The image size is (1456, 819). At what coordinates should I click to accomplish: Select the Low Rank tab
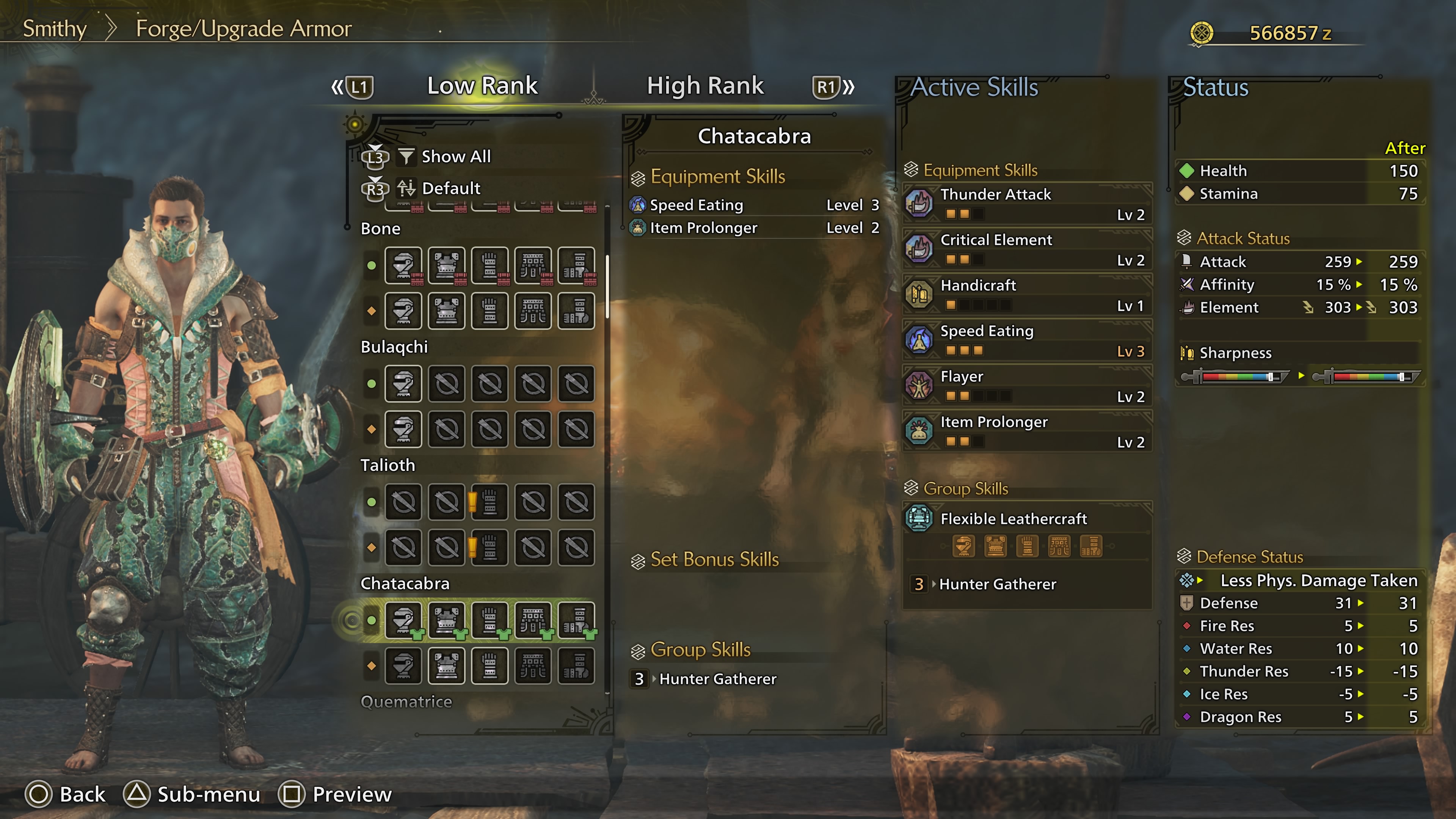(482, 86)
